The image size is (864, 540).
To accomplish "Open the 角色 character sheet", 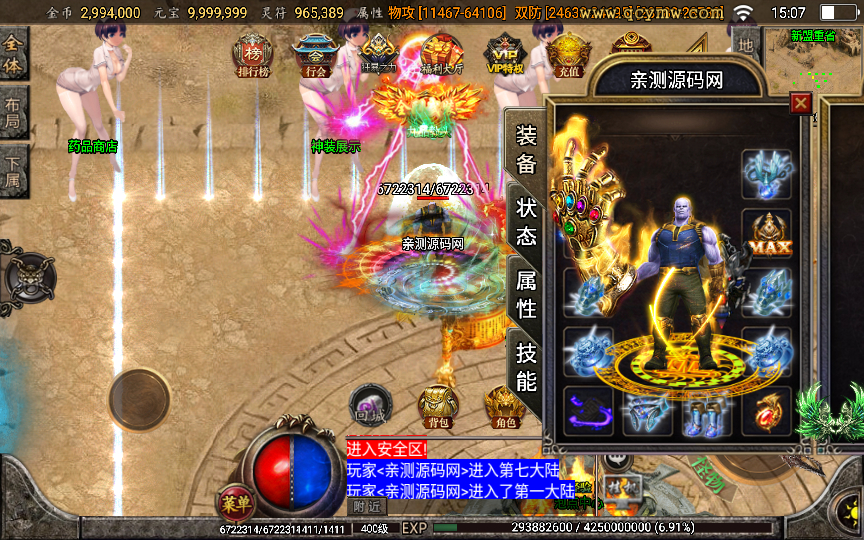I will [x=504, y=406].
